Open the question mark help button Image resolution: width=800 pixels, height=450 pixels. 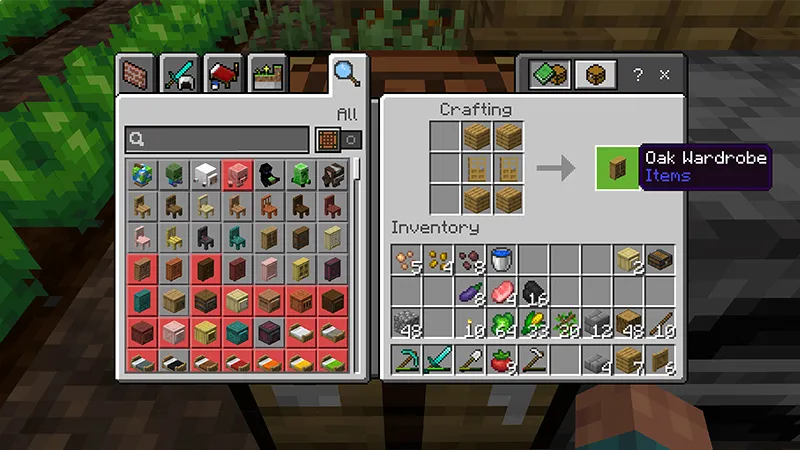tap(638, 75)
